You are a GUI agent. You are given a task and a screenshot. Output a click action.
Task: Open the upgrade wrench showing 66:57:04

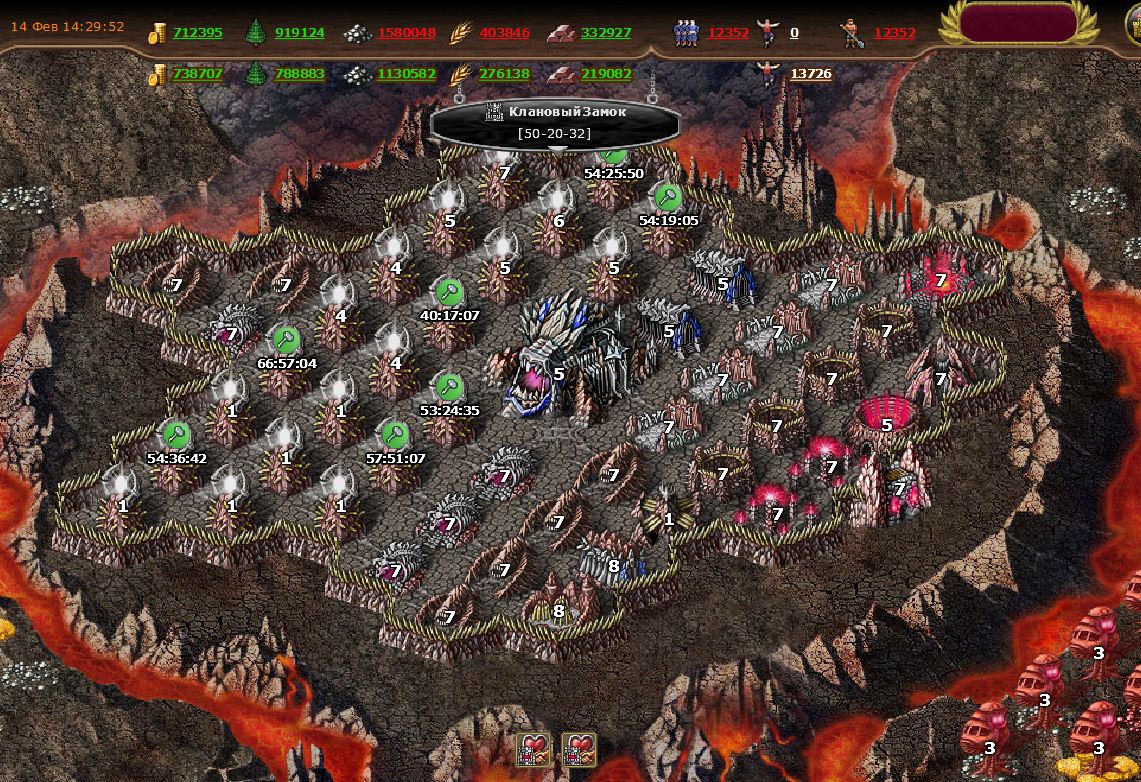click(x=287, y=340)
